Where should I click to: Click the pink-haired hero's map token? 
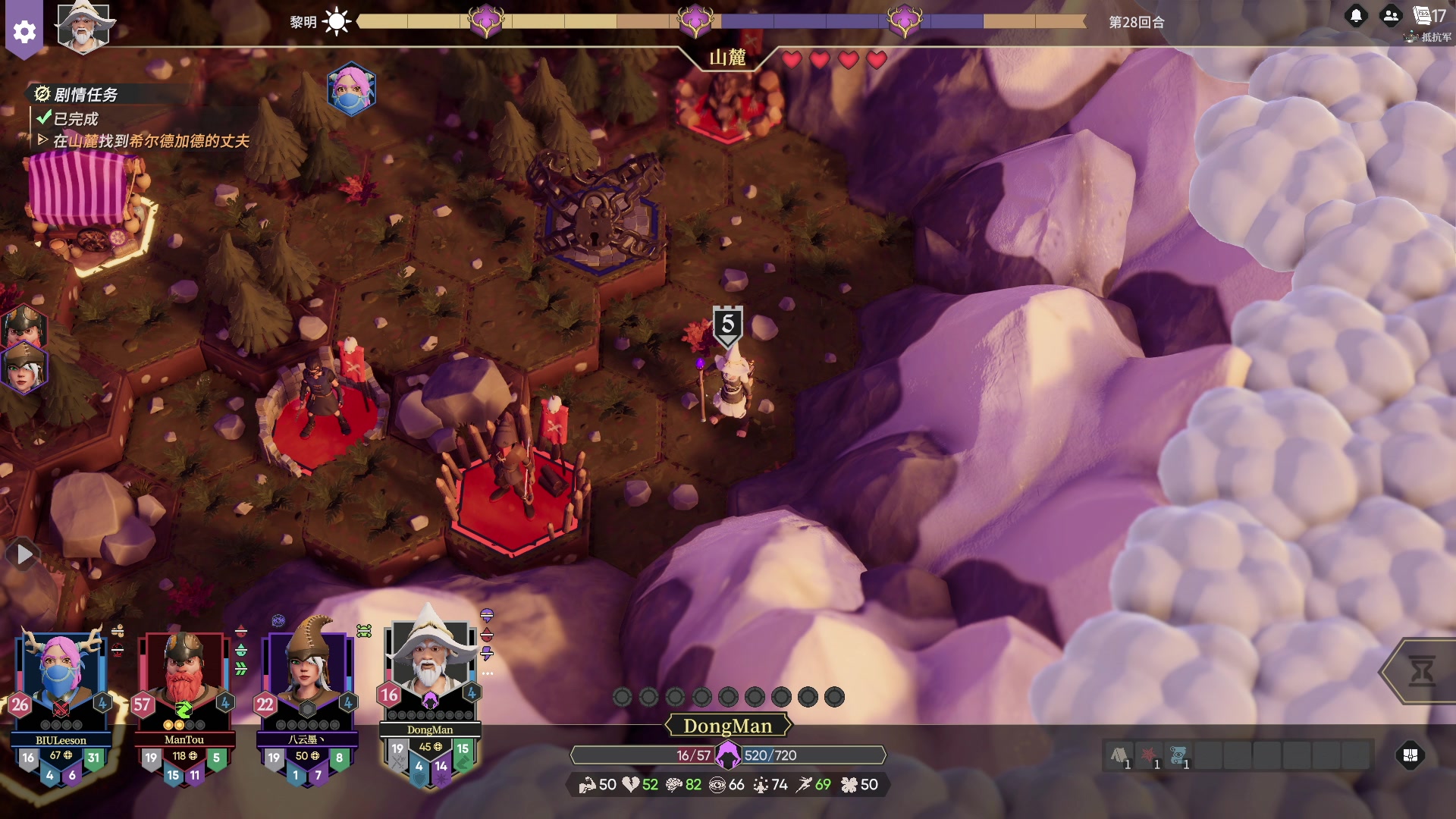[x=351, y=89]
